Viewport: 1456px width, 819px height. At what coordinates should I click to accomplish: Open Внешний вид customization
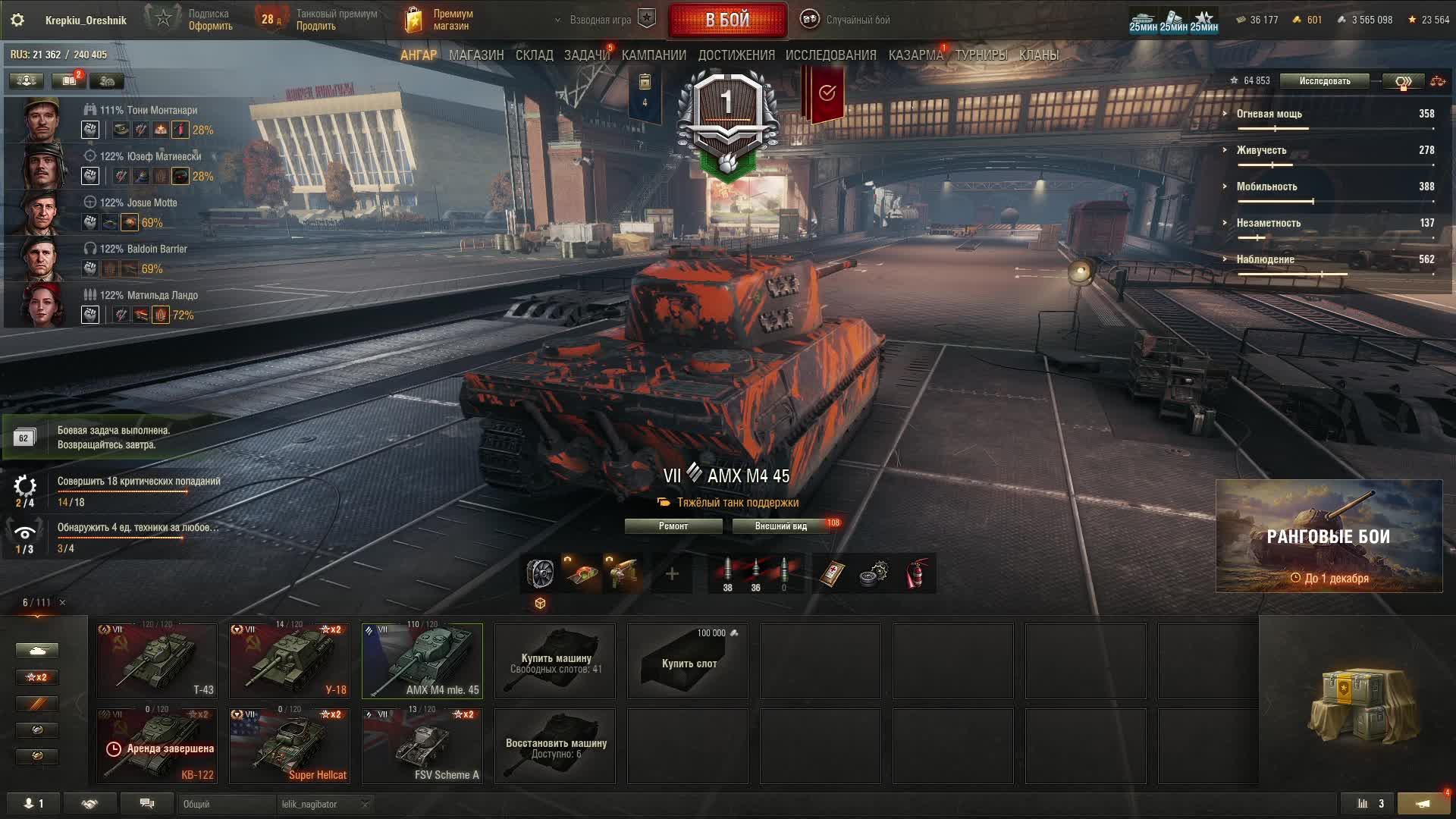click(x=781, y=526)
